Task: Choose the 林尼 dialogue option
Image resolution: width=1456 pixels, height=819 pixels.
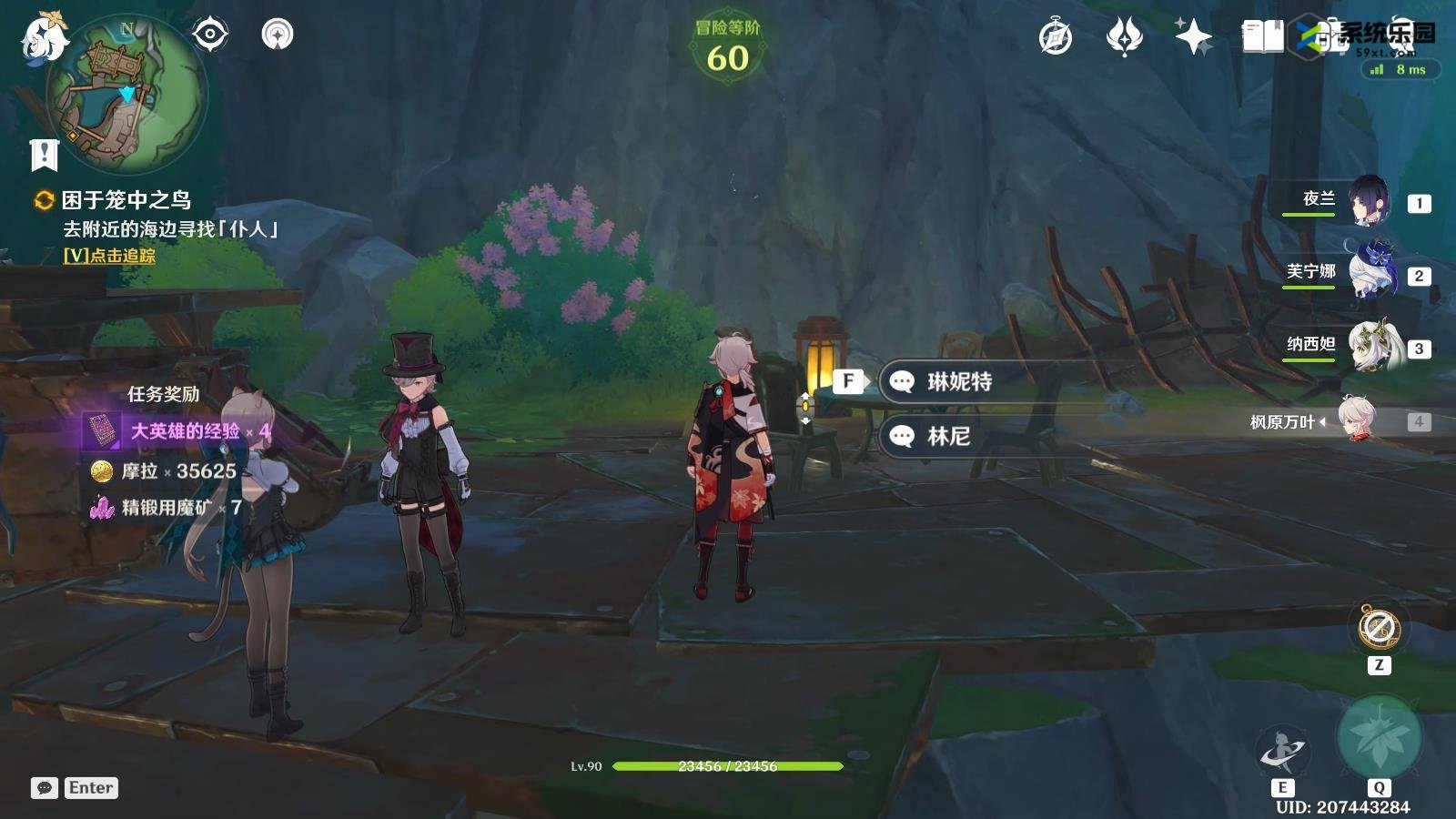Action: click(947, 436)
